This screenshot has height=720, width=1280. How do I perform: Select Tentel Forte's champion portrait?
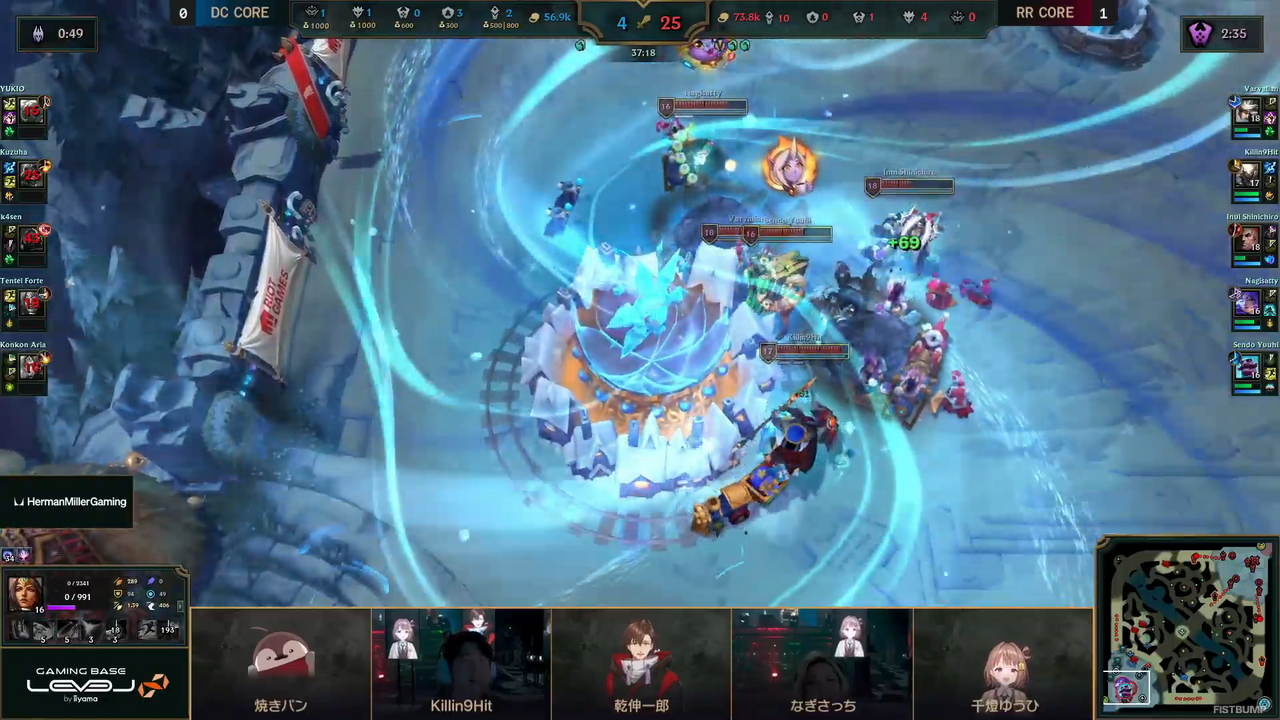[31, 302]
